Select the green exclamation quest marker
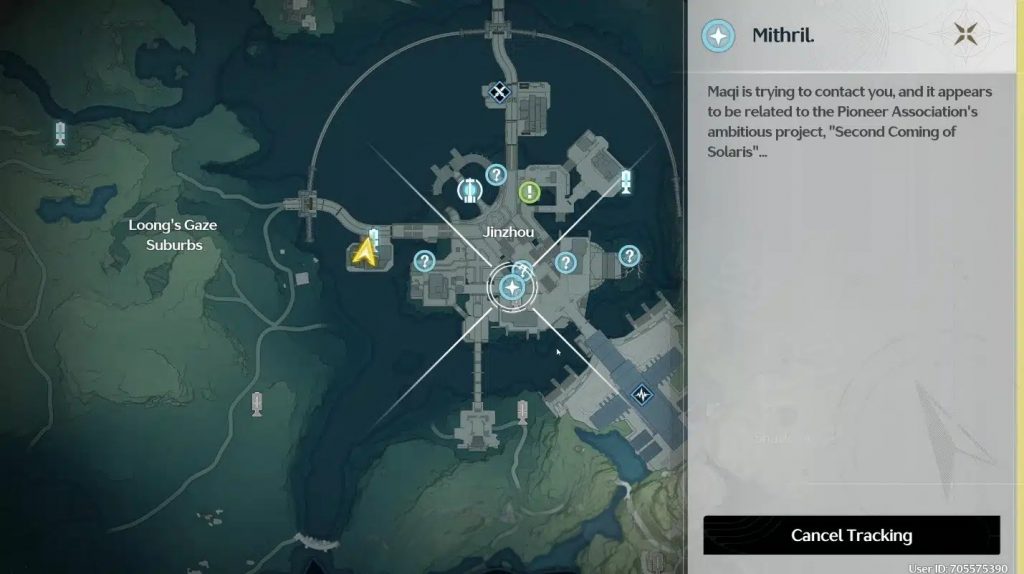1024x574 pixels. (x=529, y=192)
